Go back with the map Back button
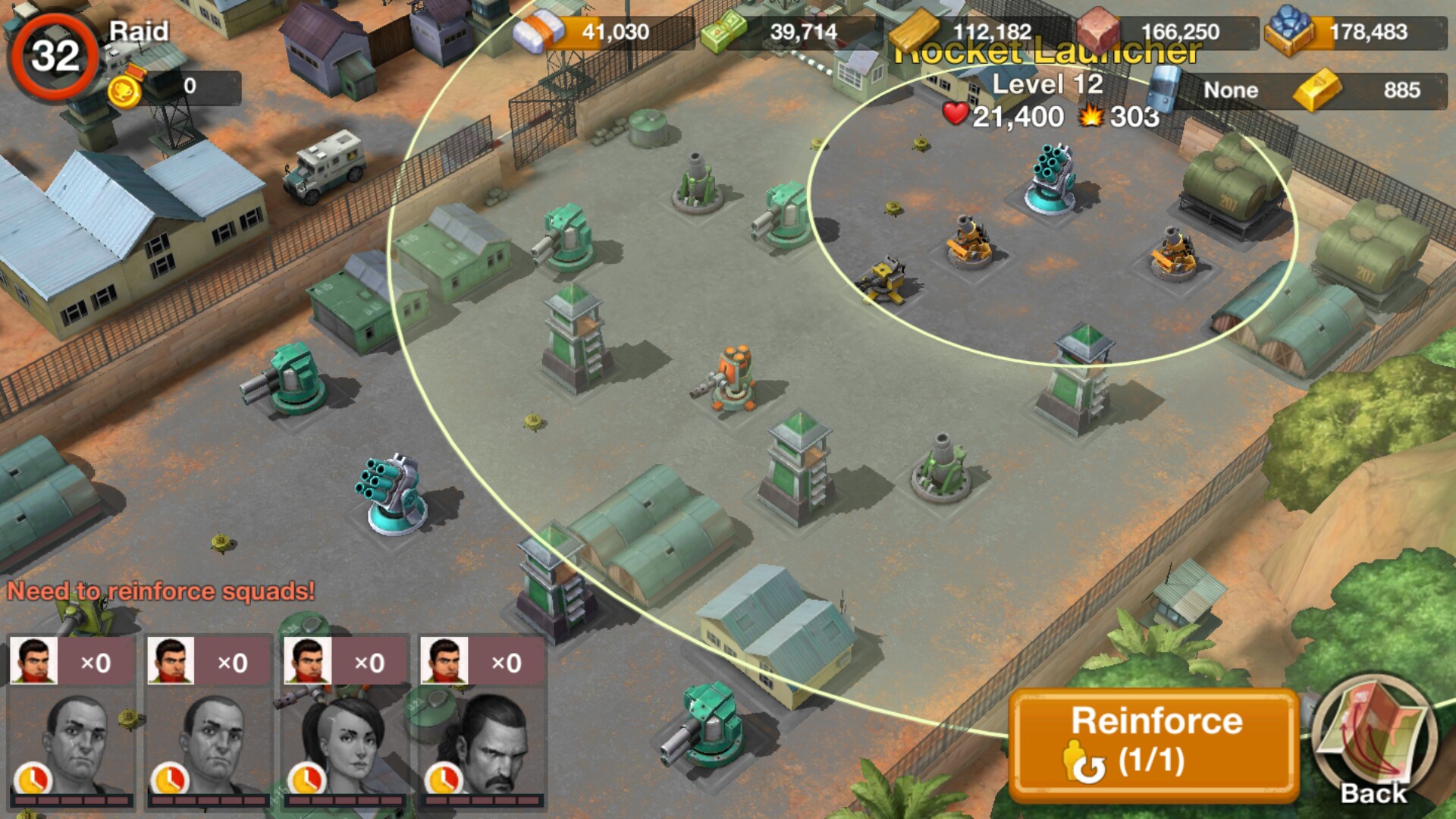 [x=1373, y=739]
